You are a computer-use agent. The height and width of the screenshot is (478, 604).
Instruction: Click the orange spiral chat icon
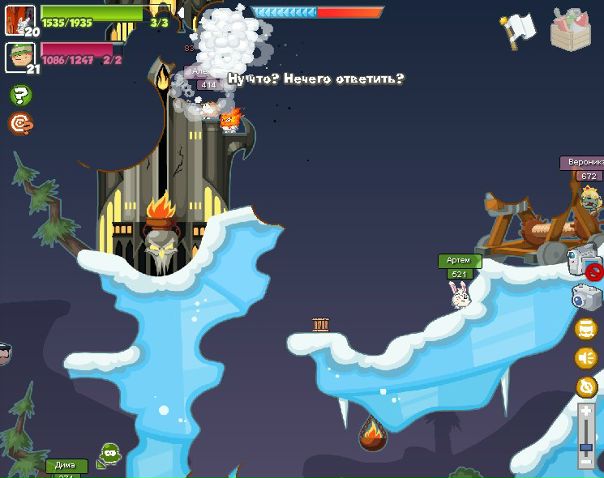tap(20, 123)
